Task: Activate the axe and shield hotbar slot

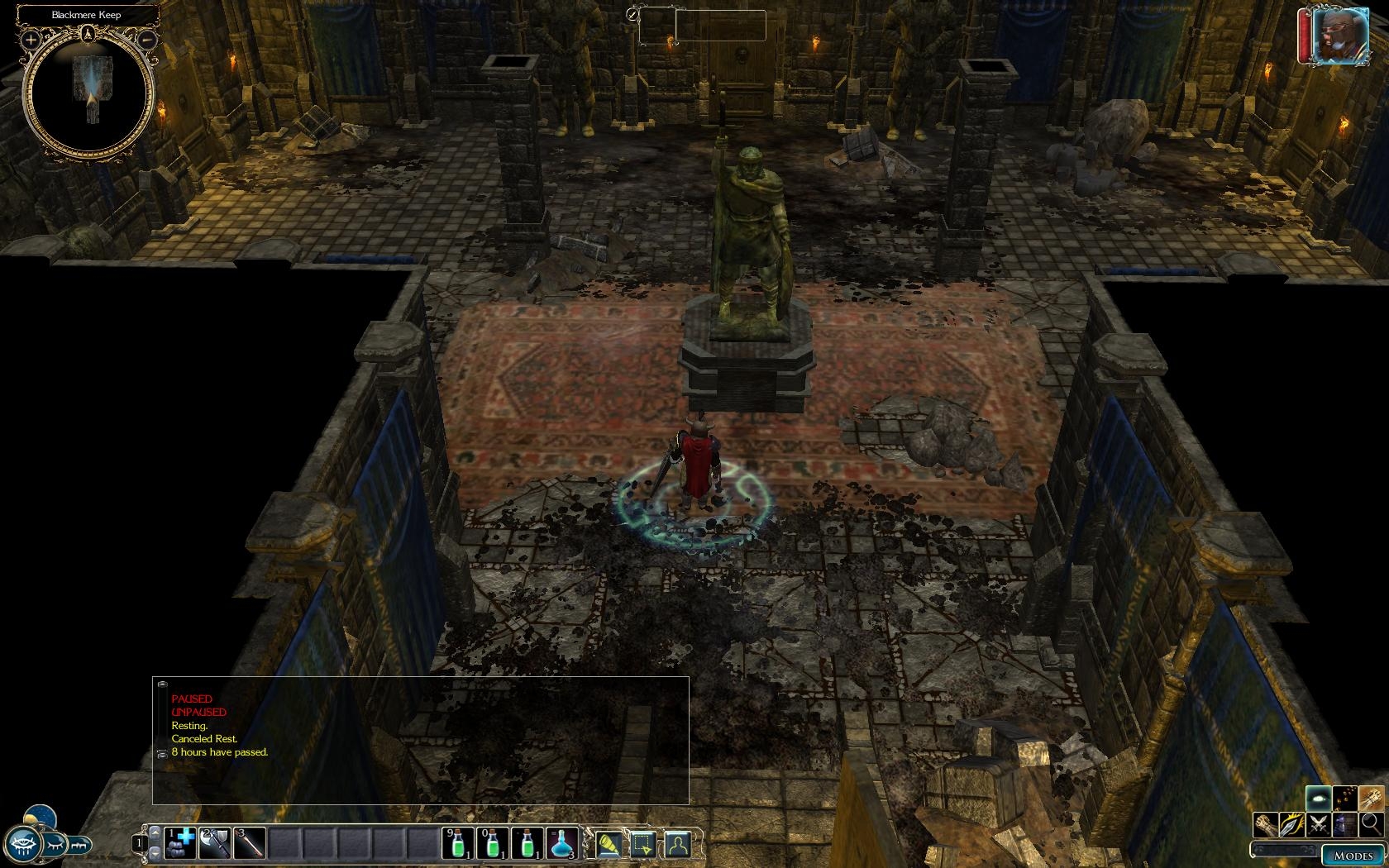Action: pyautogui.click(x=214, y=843)
